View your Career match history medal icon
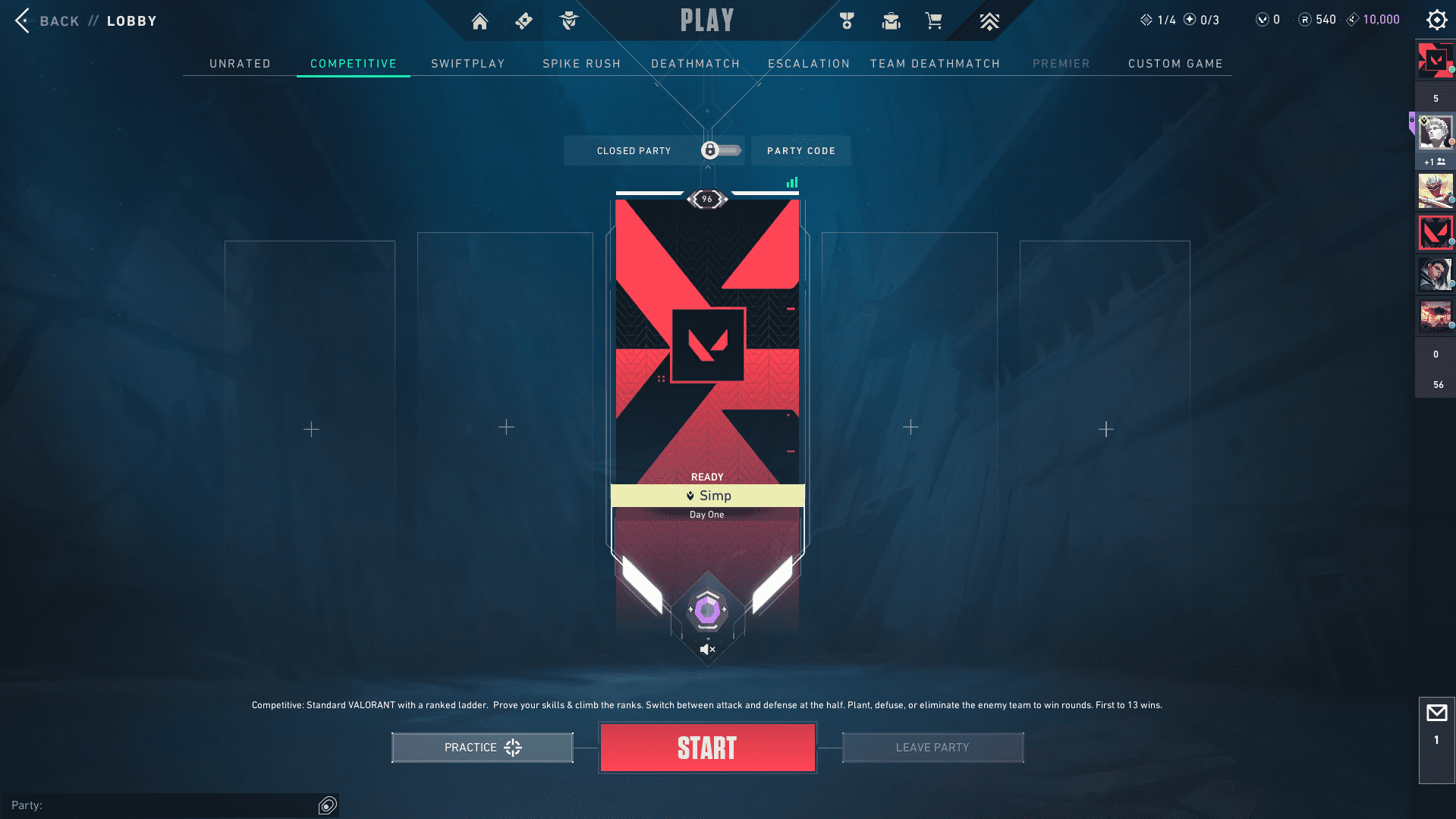 [847, 20]
